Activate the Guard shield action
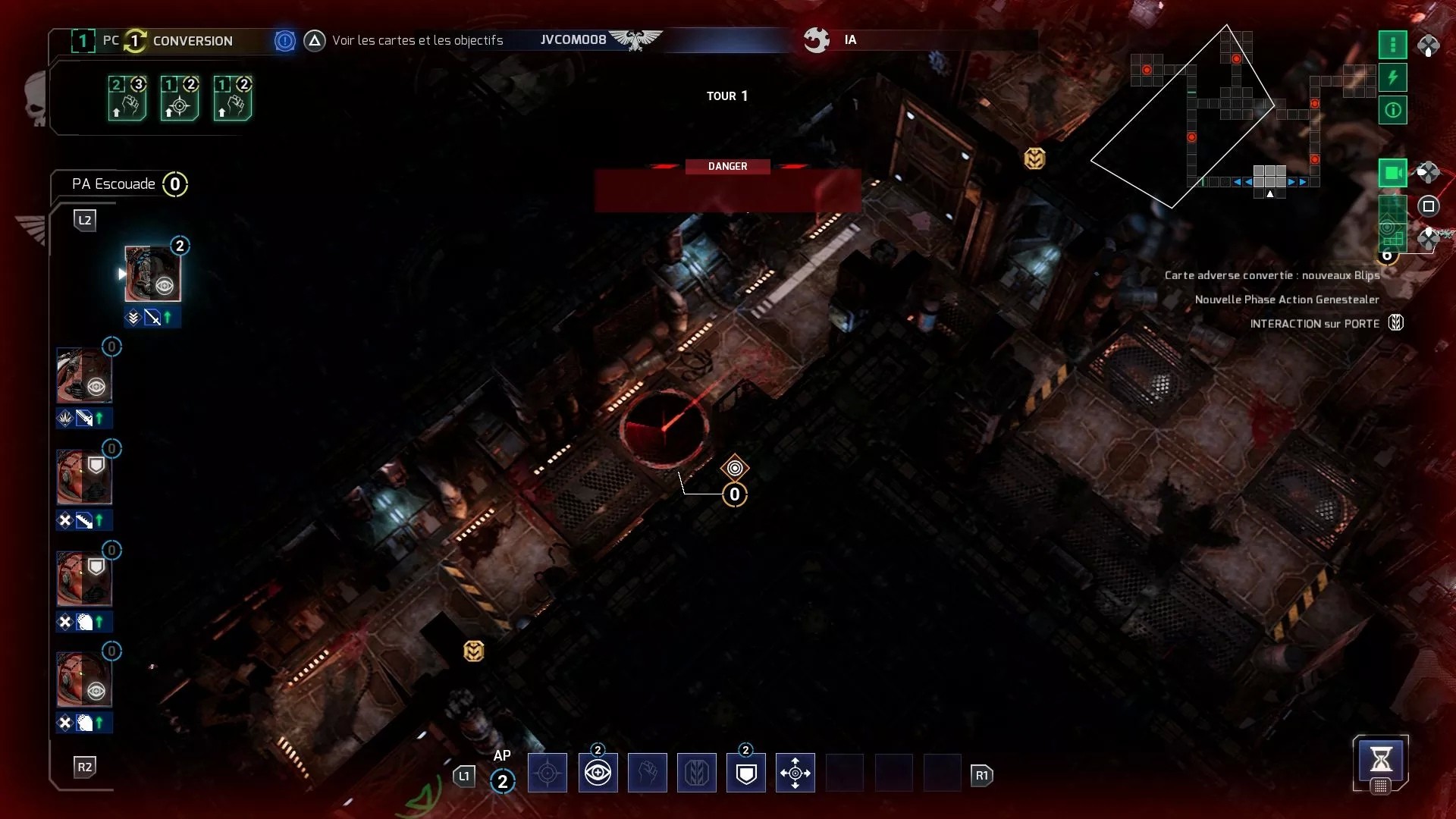 point(746,773)
